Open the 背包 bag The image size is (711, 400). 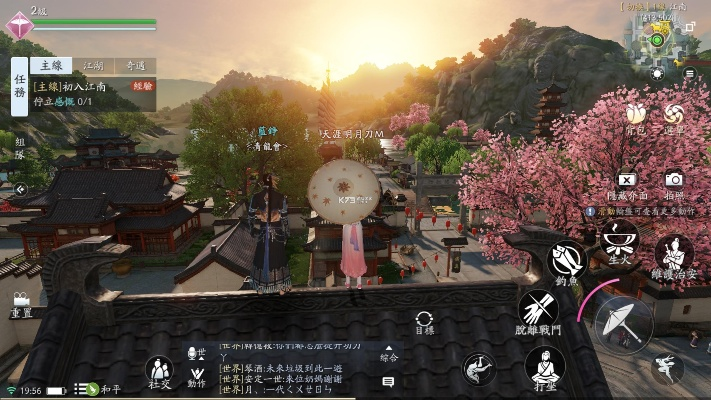point(636,116)
